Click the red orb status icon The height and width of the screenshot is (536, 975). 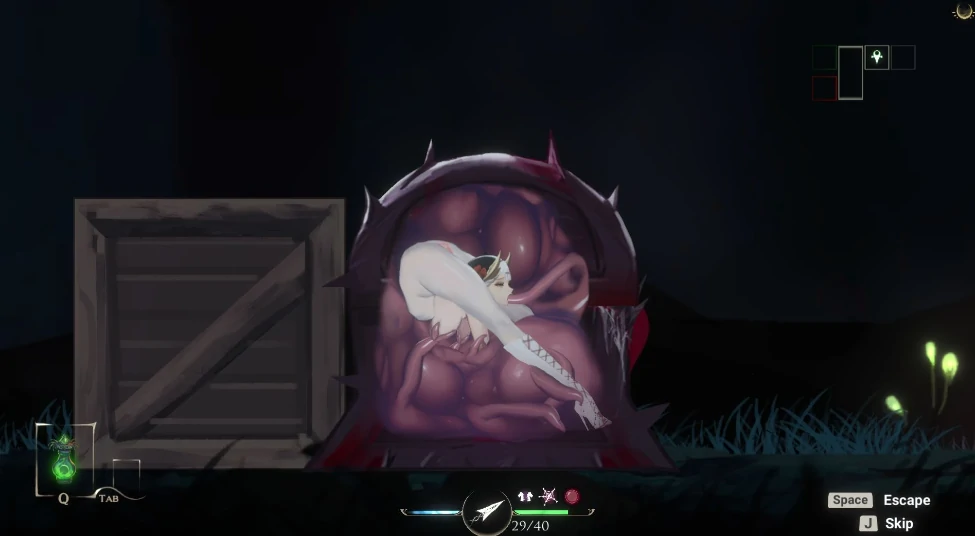coord(572,496)
